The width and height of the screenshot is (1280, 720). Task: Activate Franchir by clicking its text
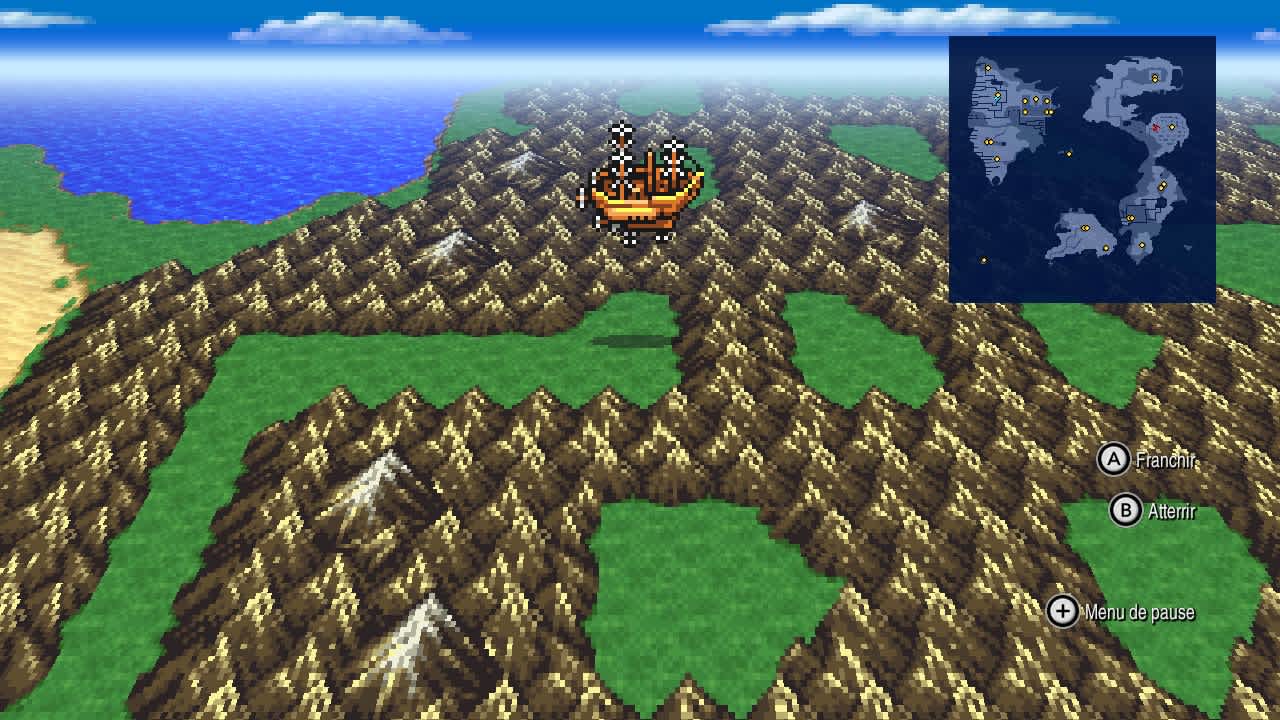tap(1167, 462)
